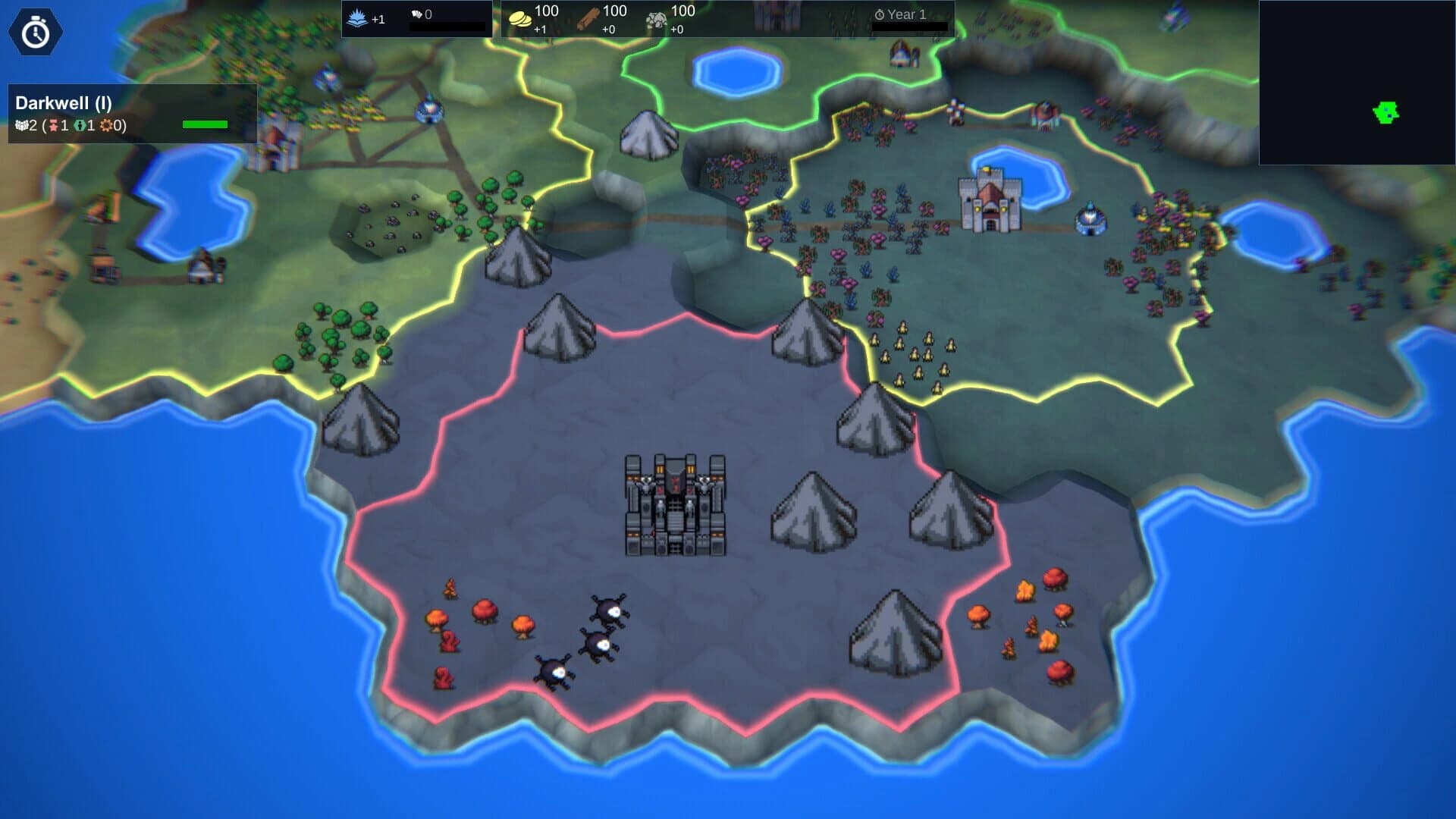Click the green progress bar in Darkwell panel
Viewport: 1456px width, 819px height.
coord(205,123)
